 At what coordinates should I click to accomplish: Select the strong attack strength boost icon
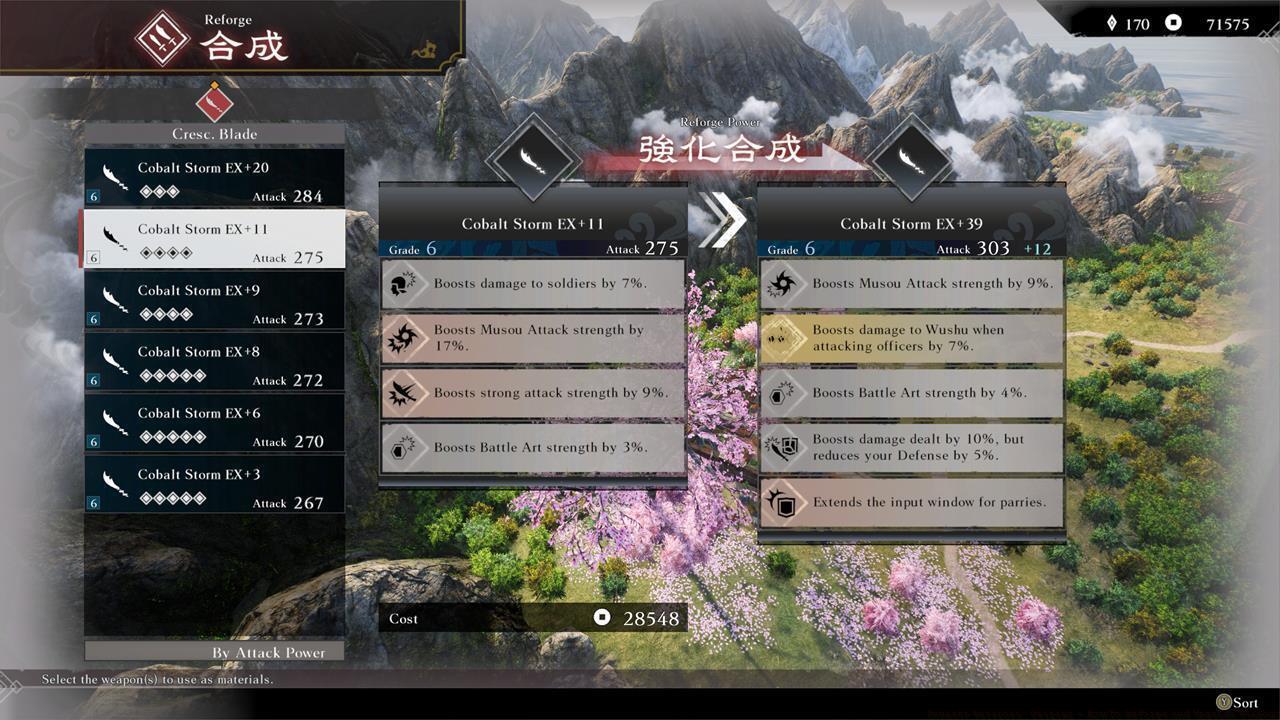(x=404, y=393)
